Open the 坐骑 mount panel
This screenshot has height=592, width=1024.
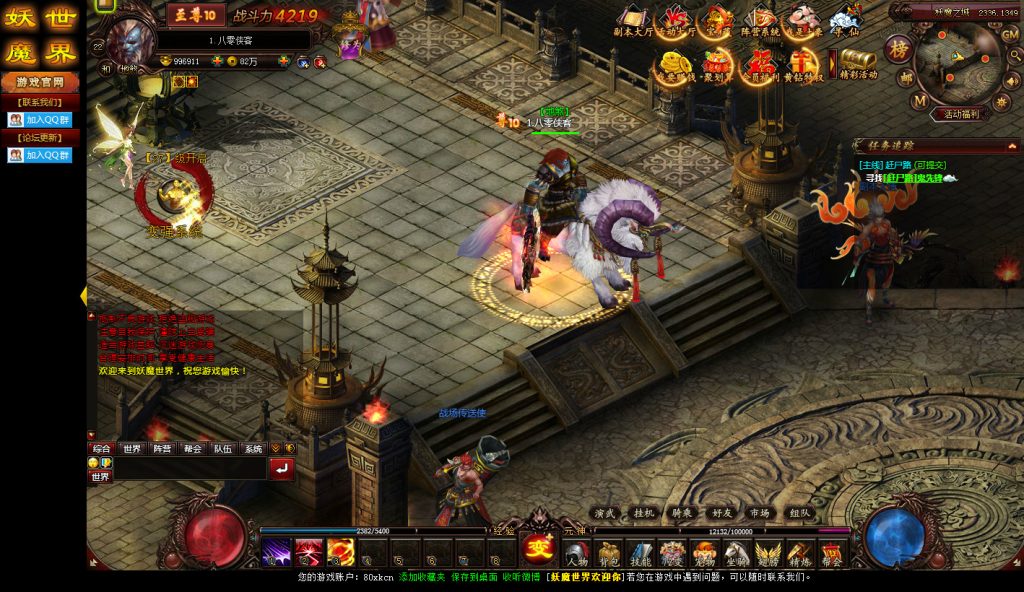tap(736, 553)
